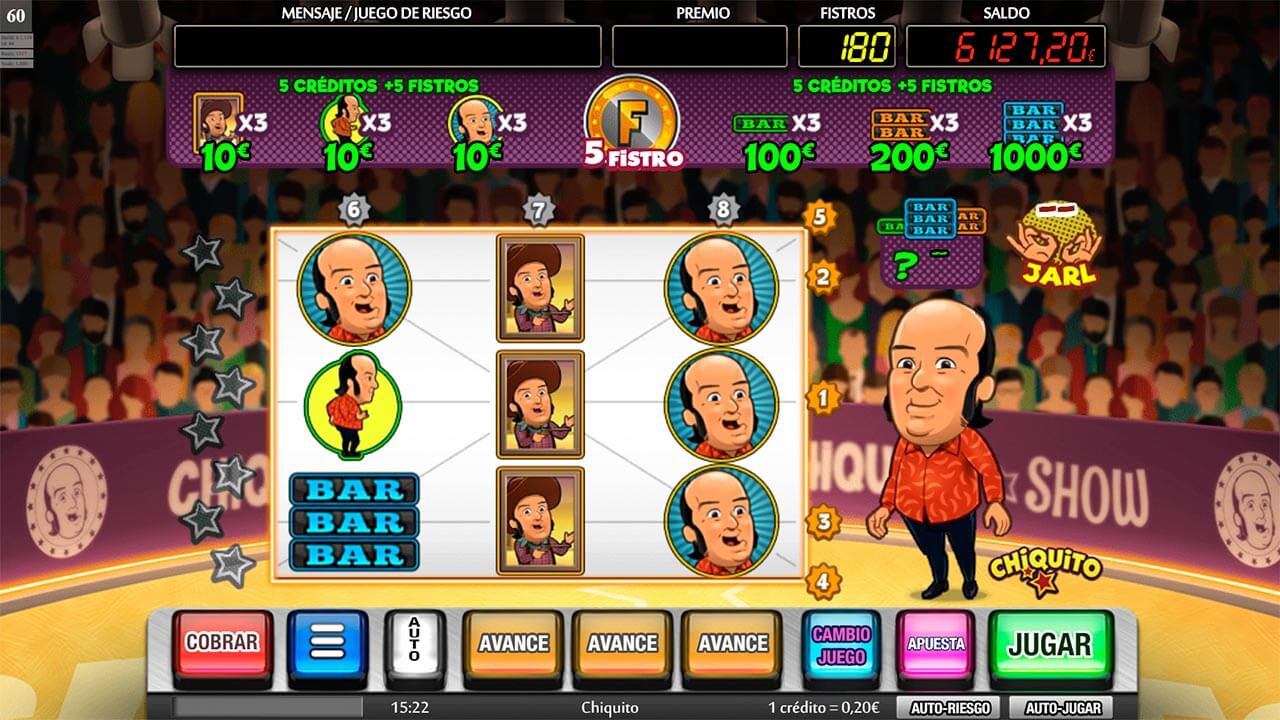Spin the reels with the green JUGAR button
This screenshot has height=720, width=1280.
pyautogui.click(x=1049, y=644)
